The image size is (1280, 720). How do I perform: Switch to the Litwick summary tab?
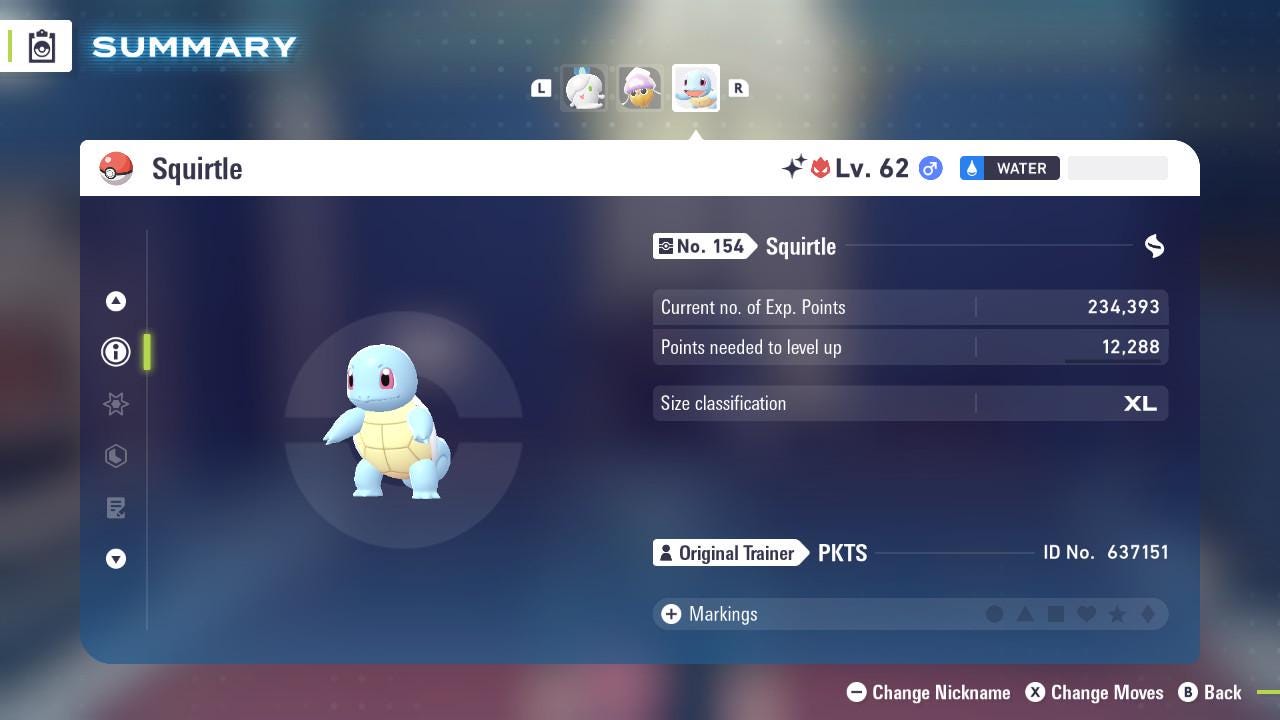[584, 88]
